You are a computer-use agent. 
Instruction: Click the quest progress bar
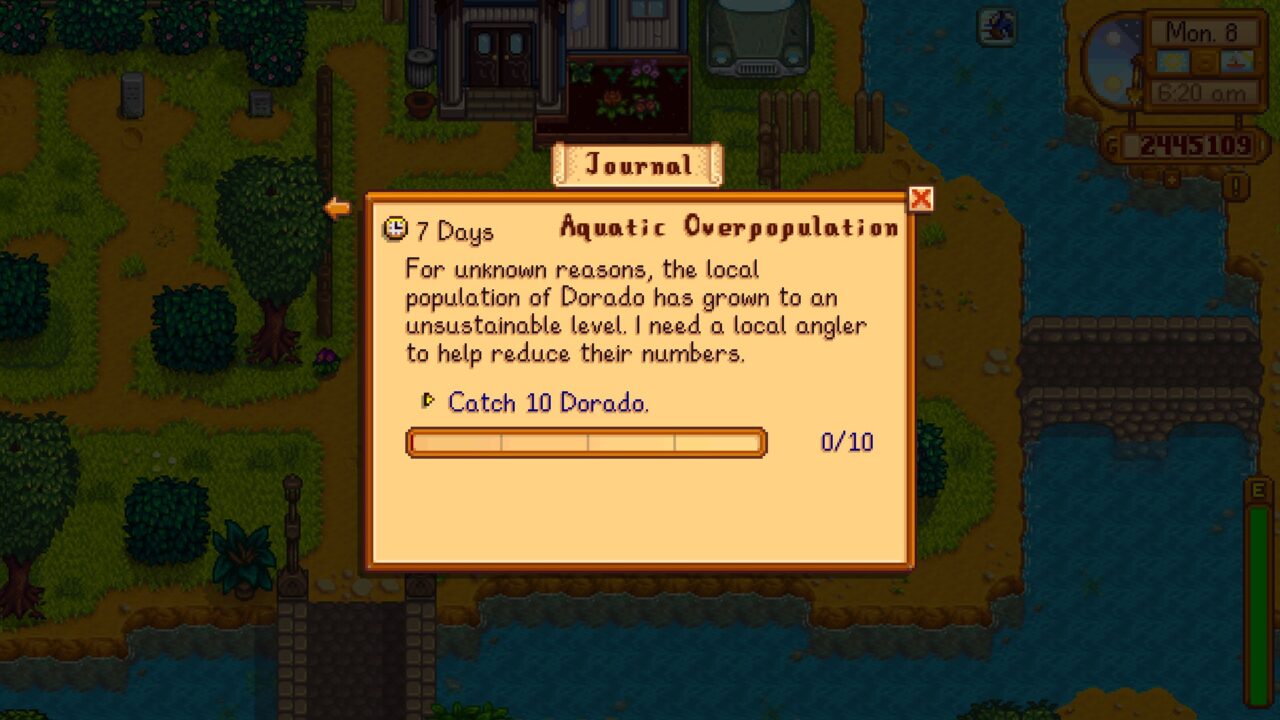(x=586, y=442)
